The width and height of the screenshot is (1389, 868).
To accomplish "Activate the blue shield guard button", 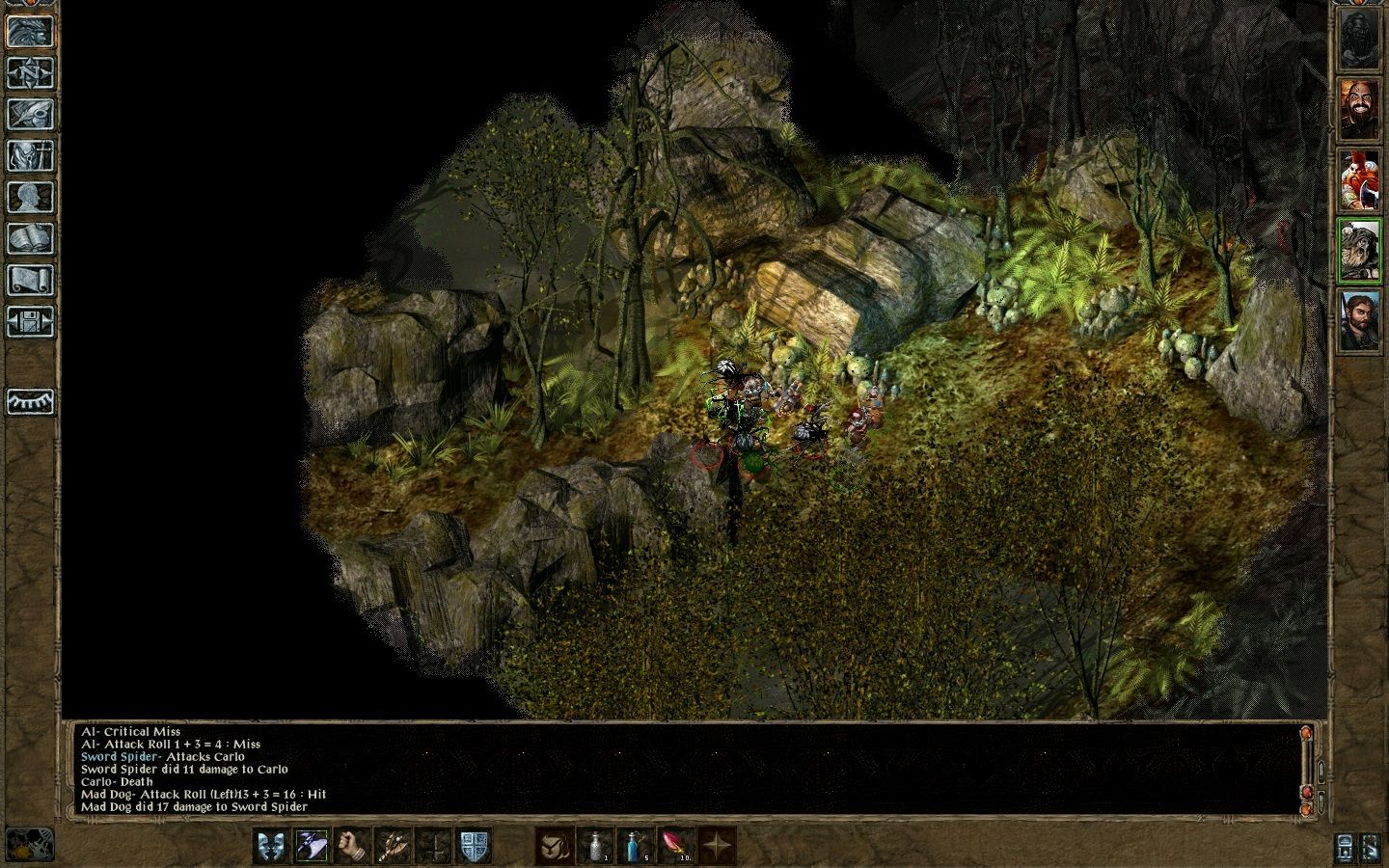I will [x=476, y=846].
